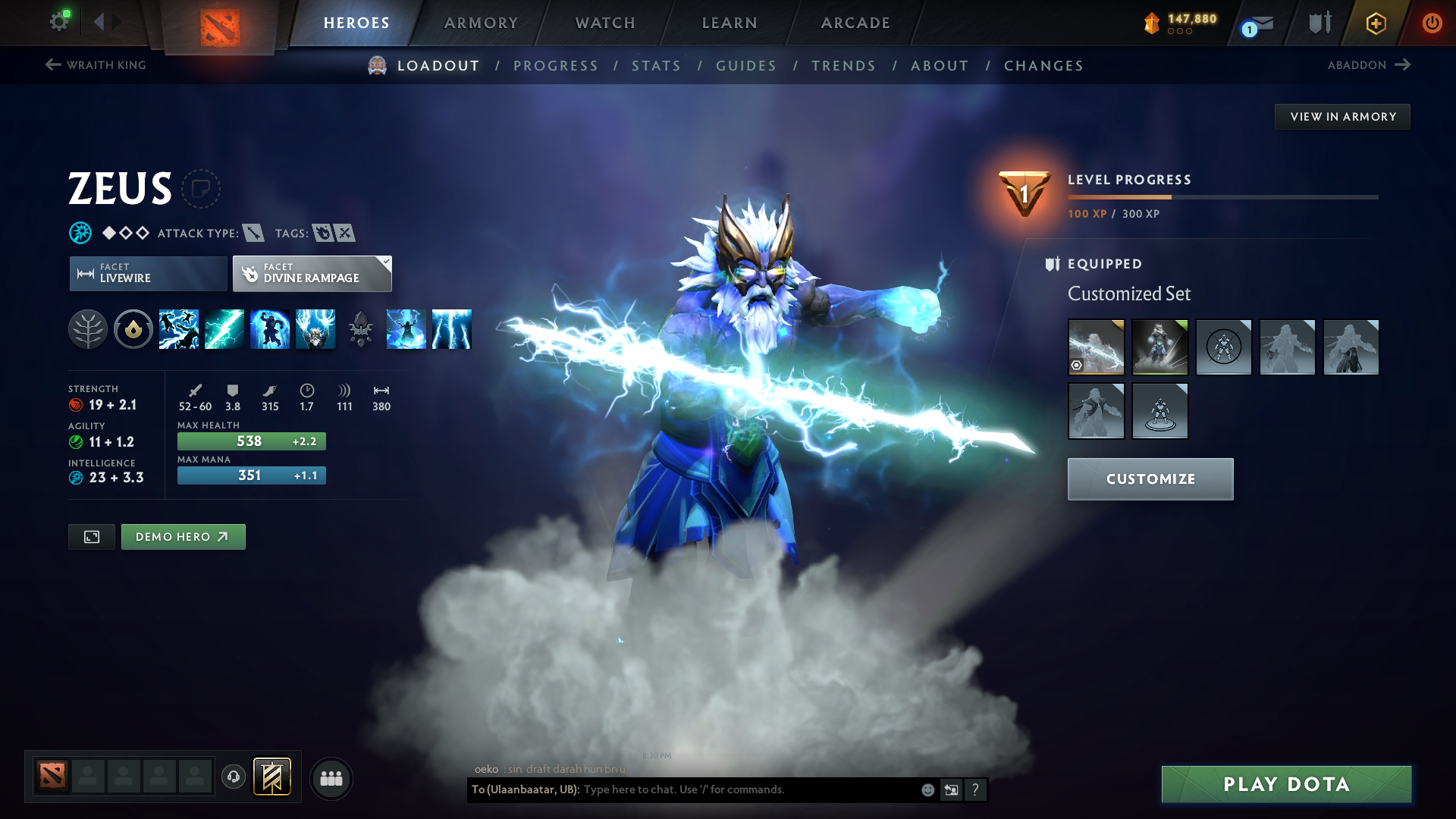Select the Livewire facet
Viewport: 1456px width, 819px height.
pyautogui.click(x=147, y=273)
